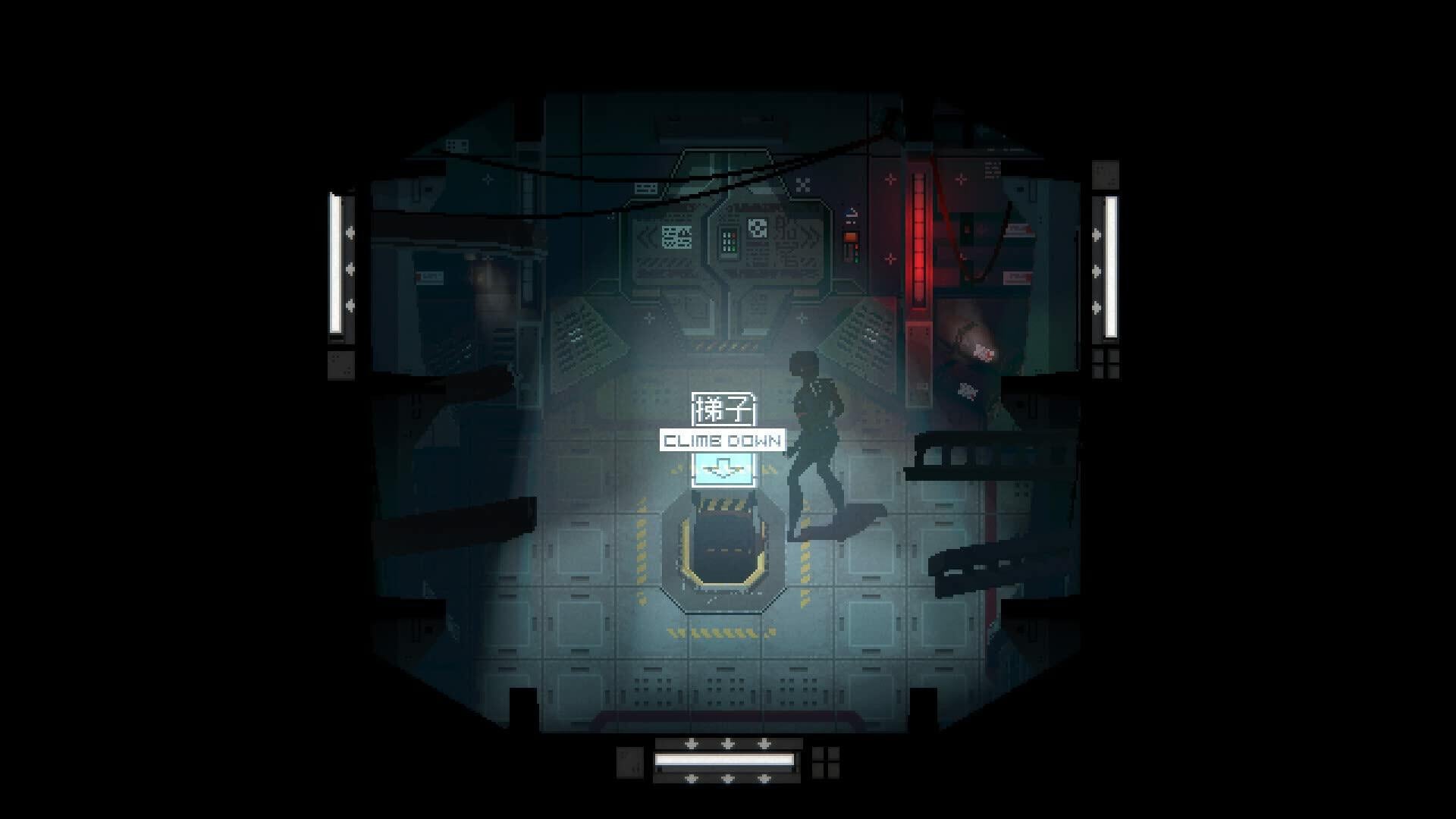Screen dimensions: 1456x819
Task: Select the right double-chevron wall marking
Action: tap(808, 239)
